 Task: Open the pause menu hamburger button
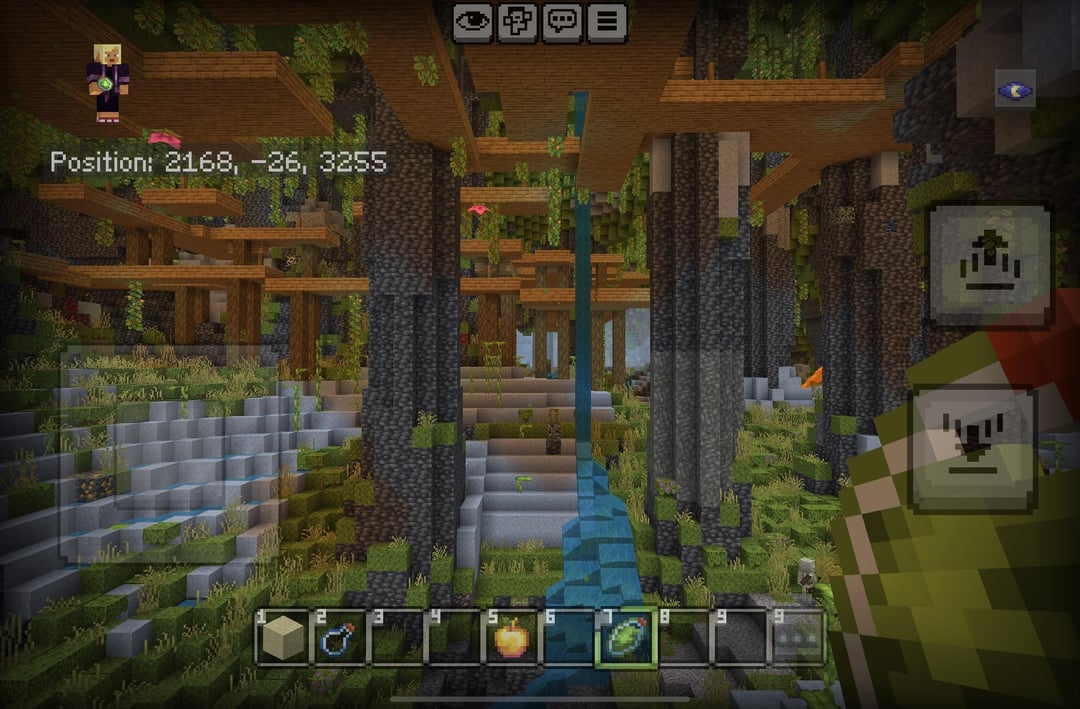click(607, 22)
